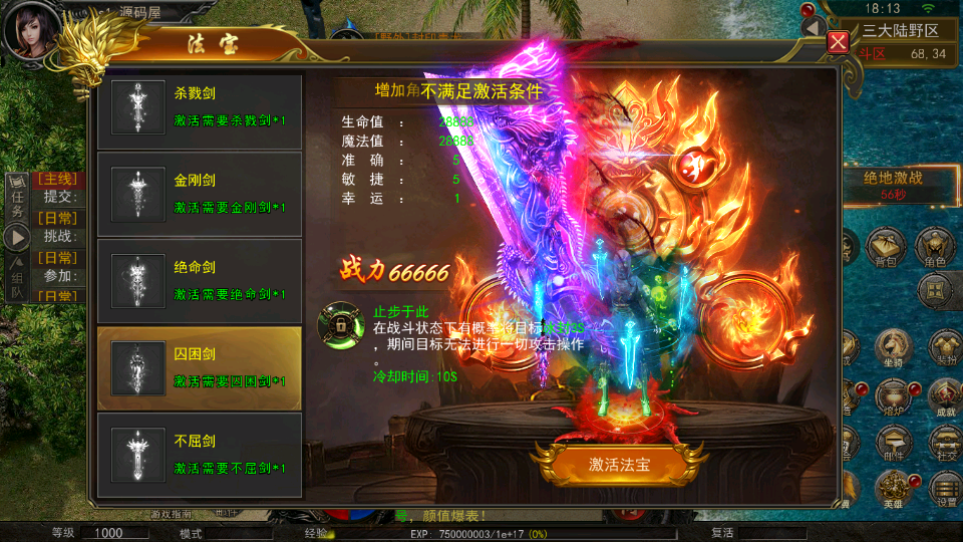Choose the 金刚剑 treasure entry
This screenshot has width=963, height=542.
[199, 194]
